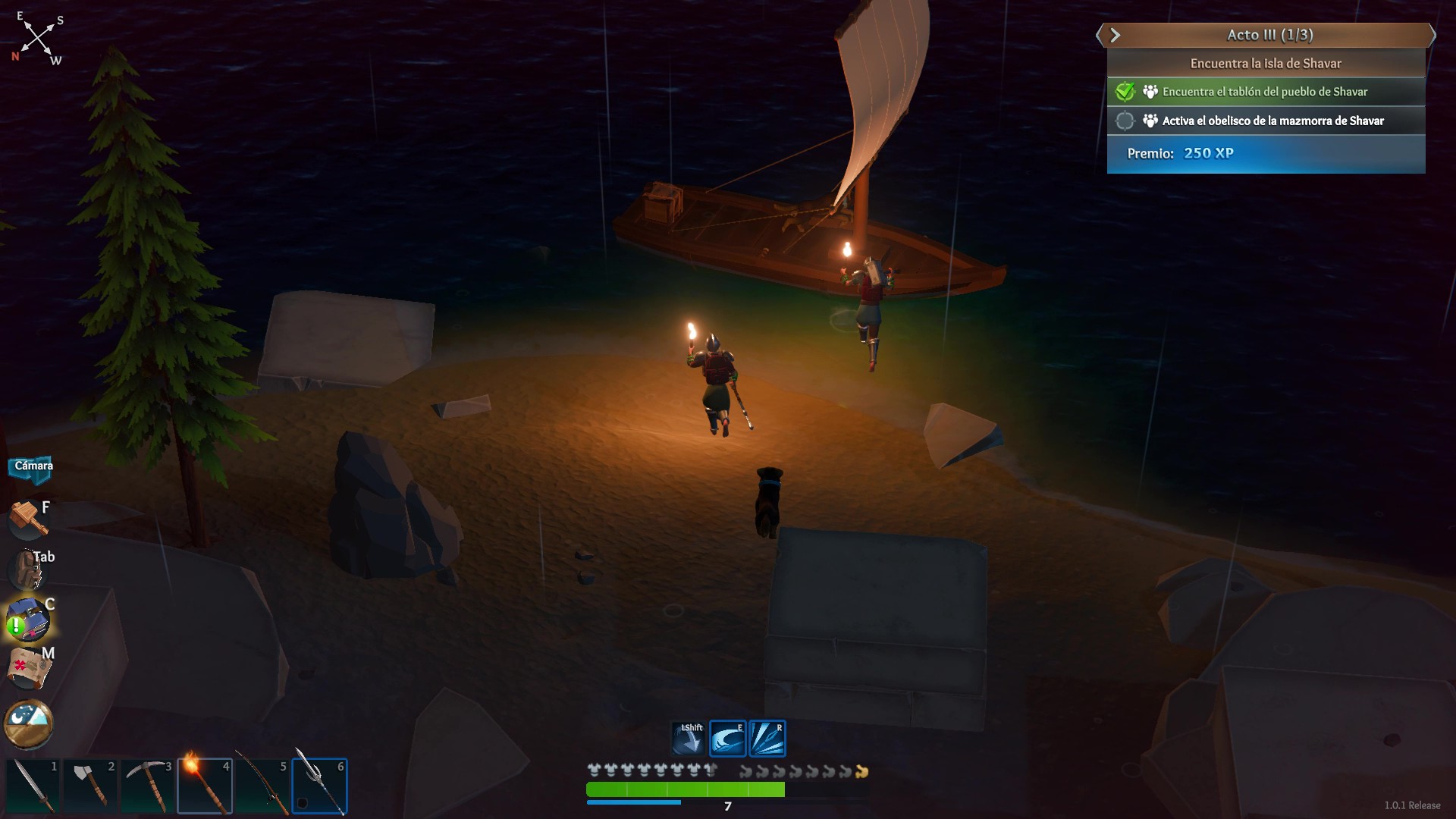The image size is (1456, 819).
Task: Choose the pickaxe hotbar slot
Action: pos(147,786)
